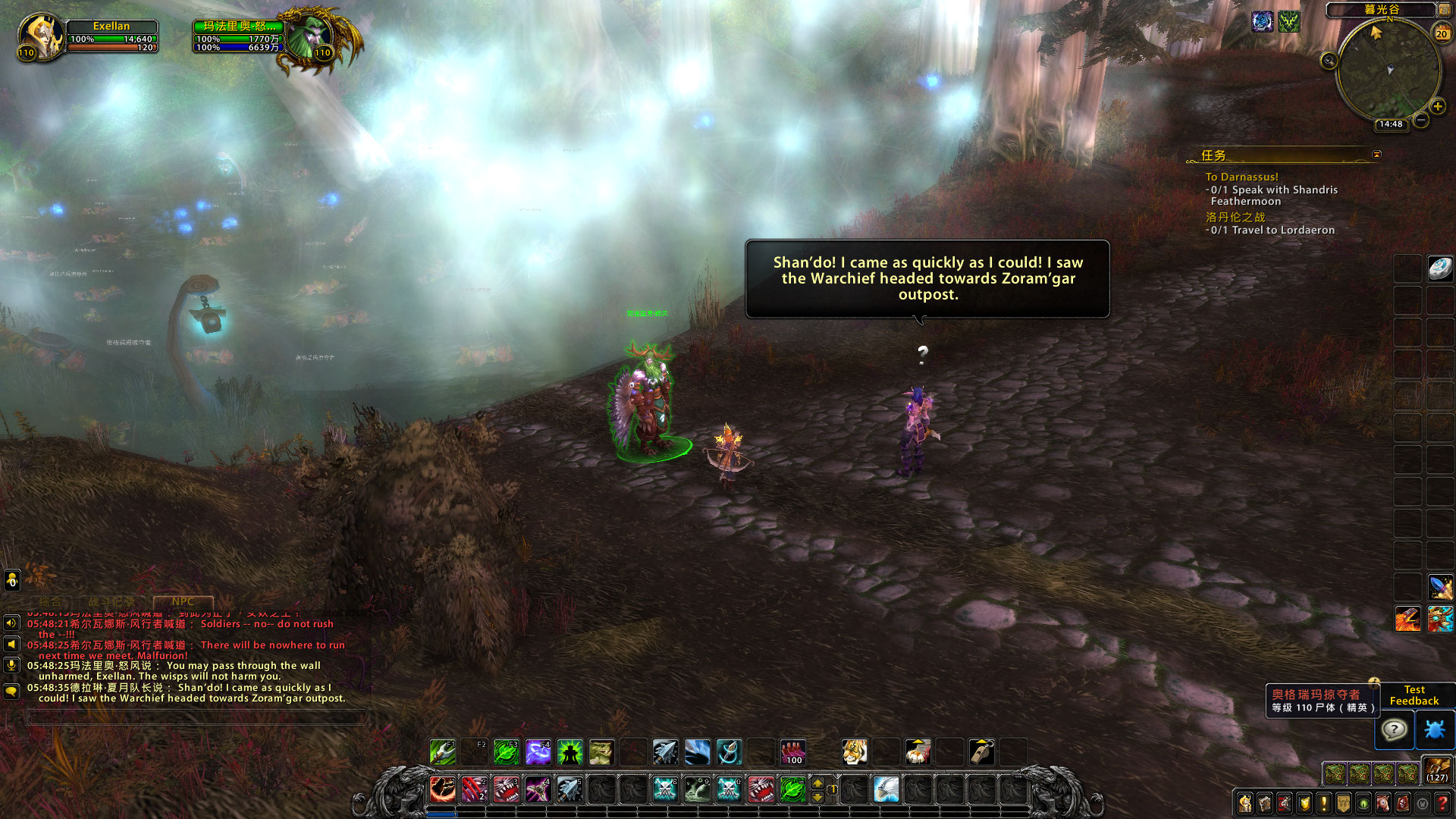Click the minimap zoom-in plus button
Image resolution: width=1456 pixels, height=819 pixels.
pyautogui.click(x=1438, y=107)
